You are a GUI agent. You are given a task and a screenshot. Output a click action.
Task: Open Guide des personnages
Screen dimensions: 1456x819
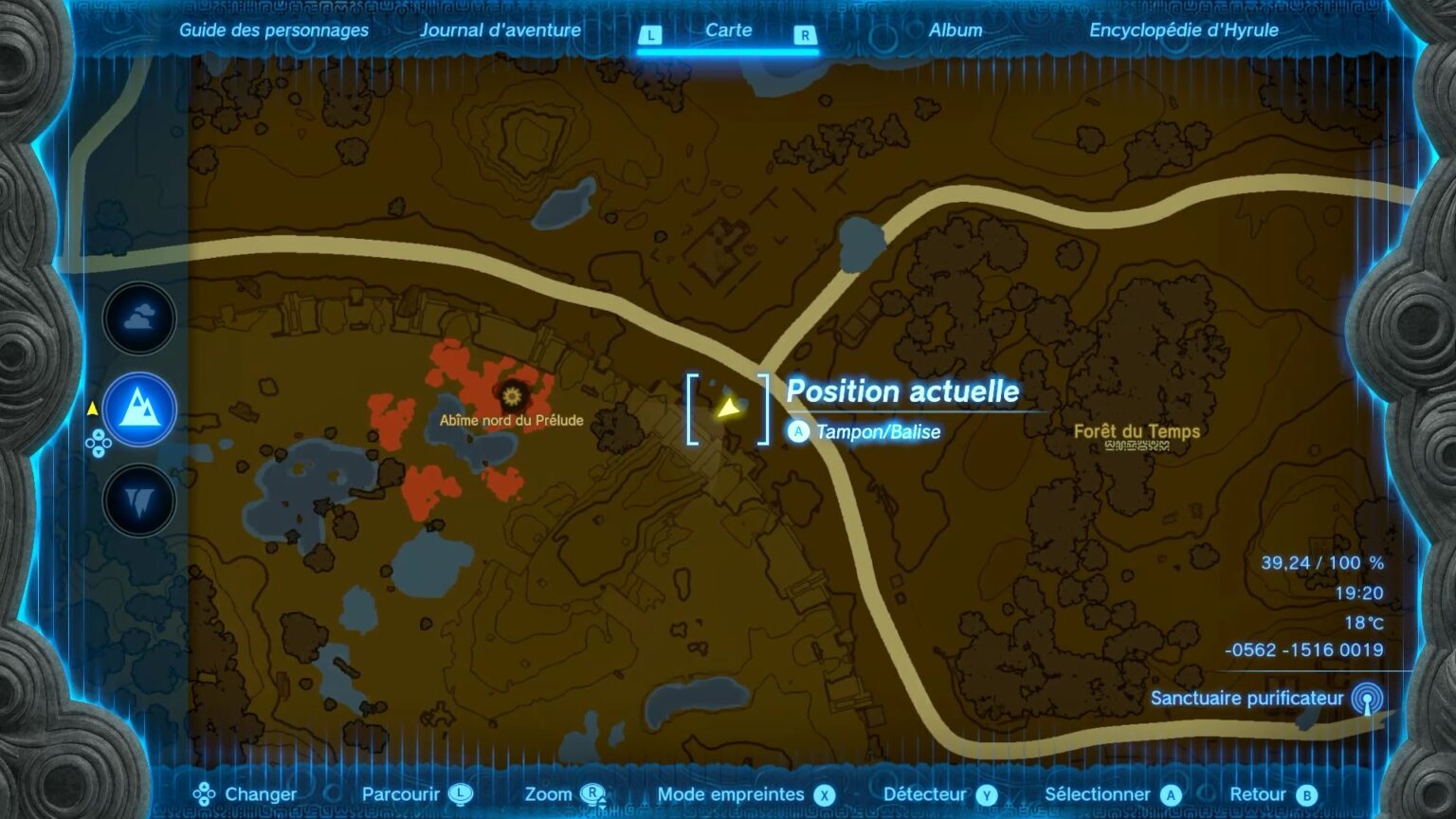coord(273,29)
